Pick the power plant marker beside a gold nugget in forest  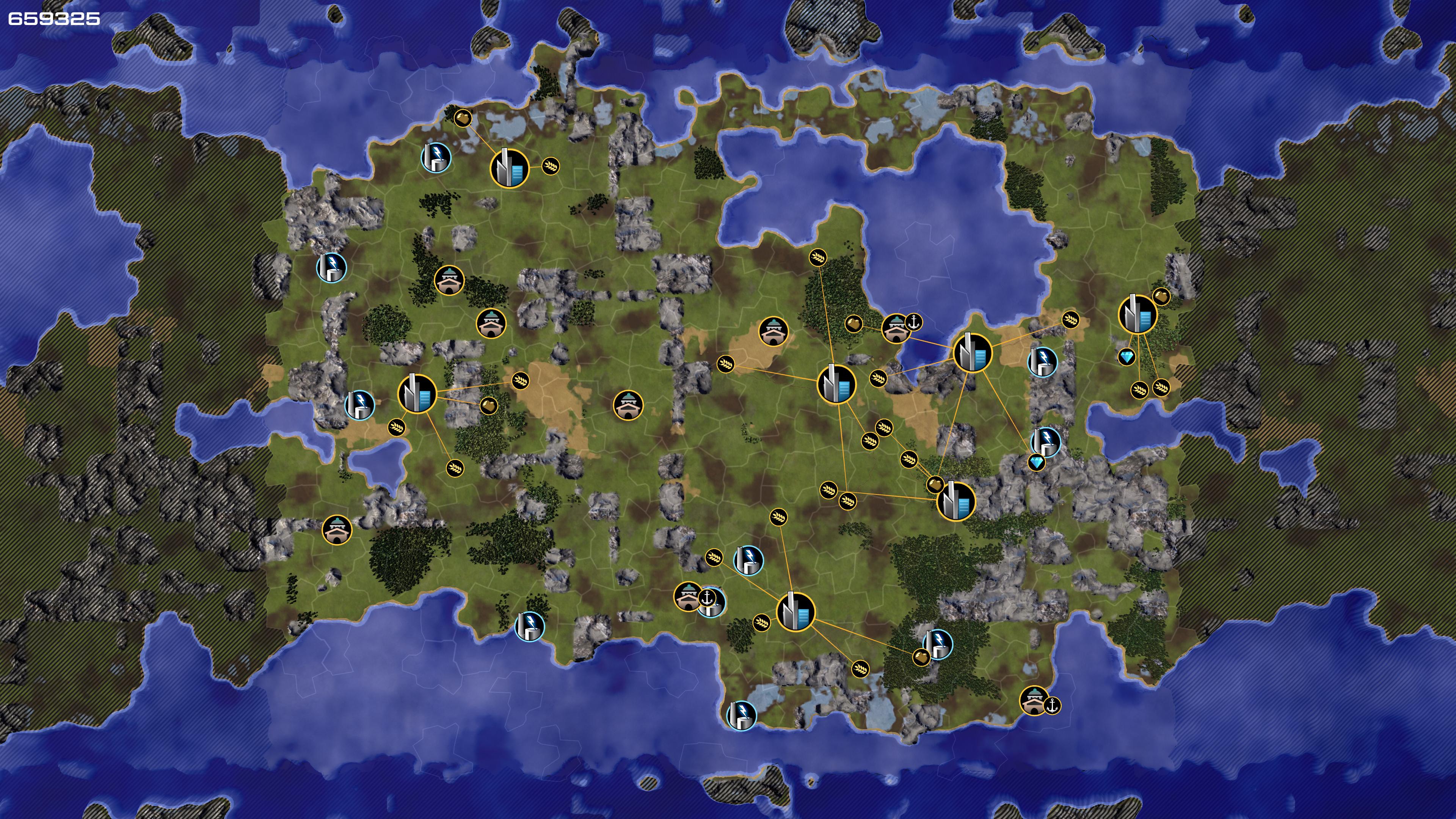pos(938,644)
